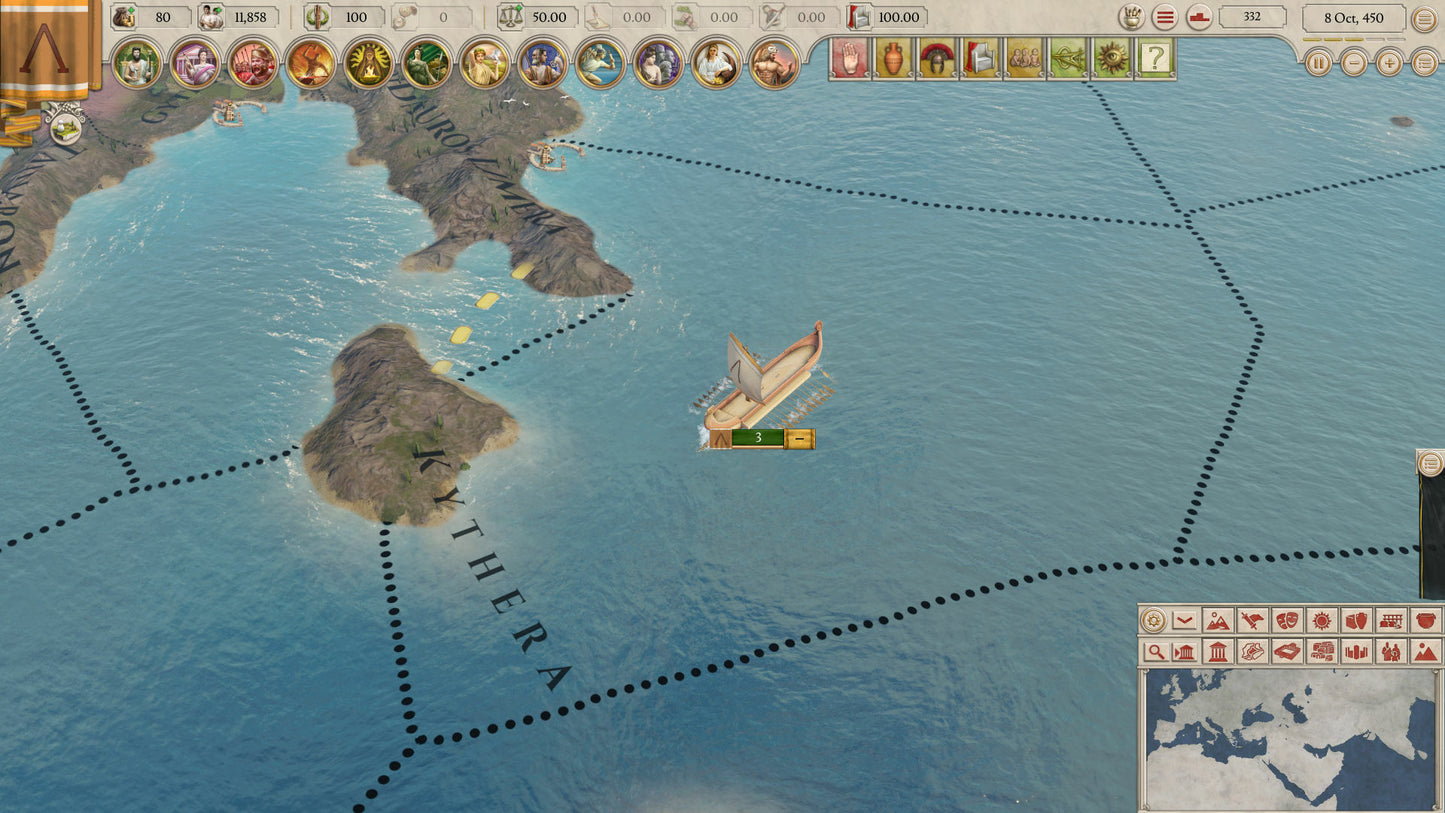This screenshot has height=813, width=1445.
Task: Select the war mapmode sword-and-flag icon
Action: [1252, 620]
